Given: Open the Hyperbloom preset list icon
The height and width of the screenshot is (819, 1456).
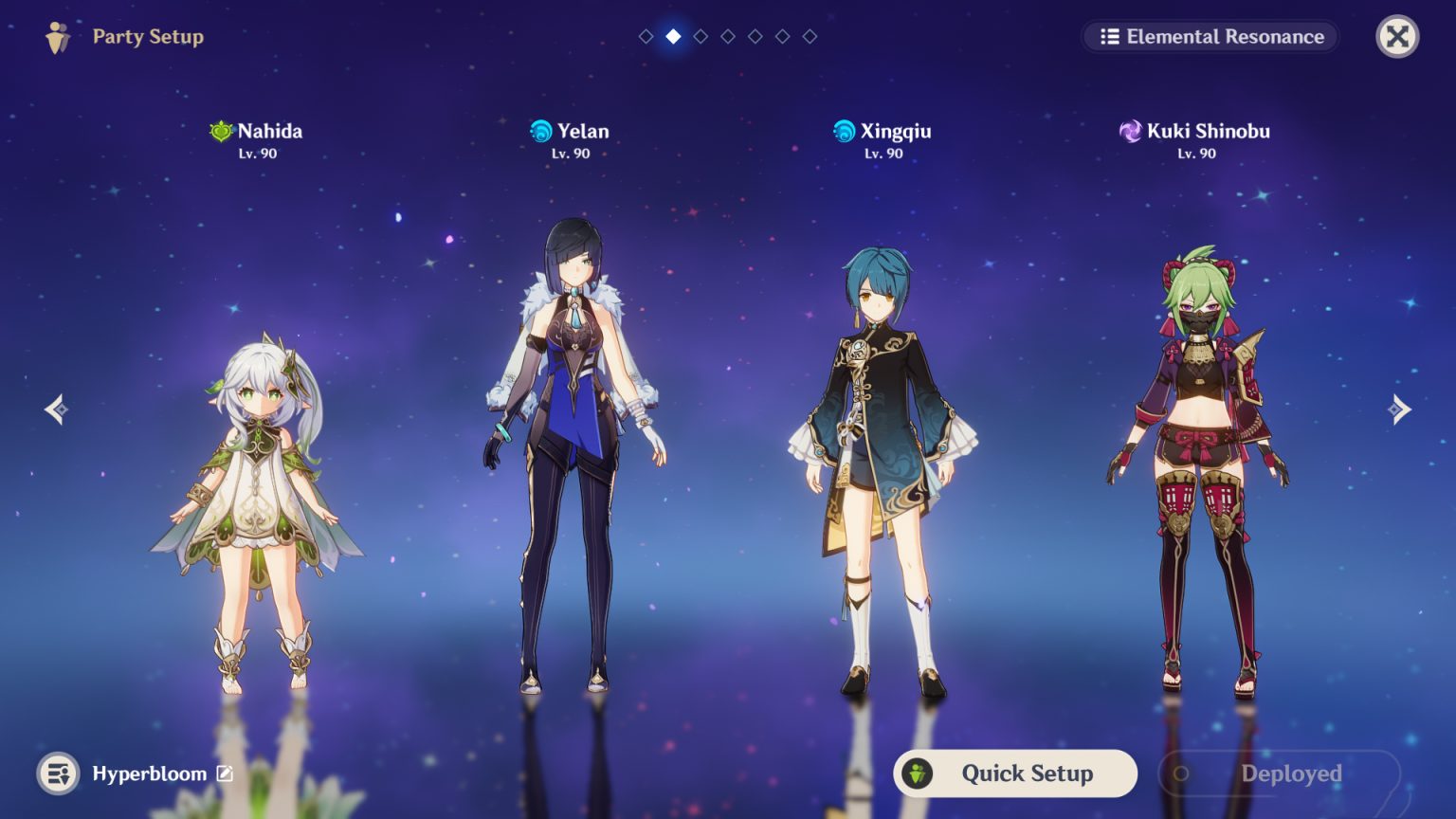Looking at the screenshot, I should [57, 773].
